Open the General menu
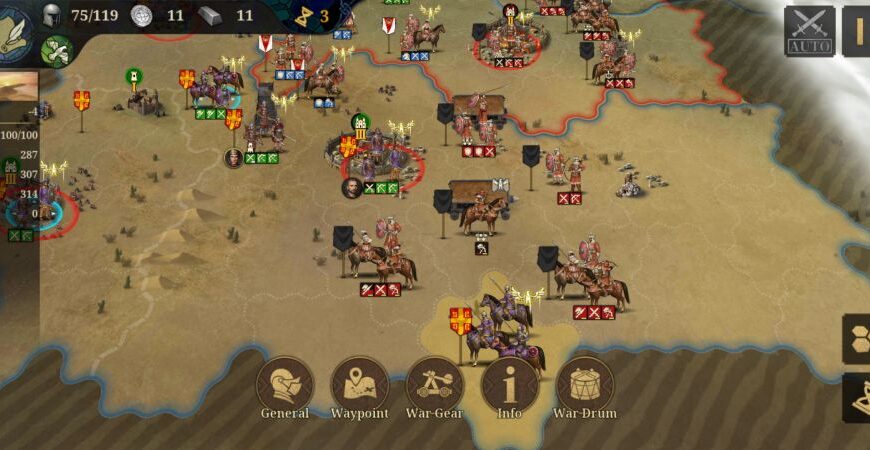This screenshot has height=450, width=870. pos(285,385)
